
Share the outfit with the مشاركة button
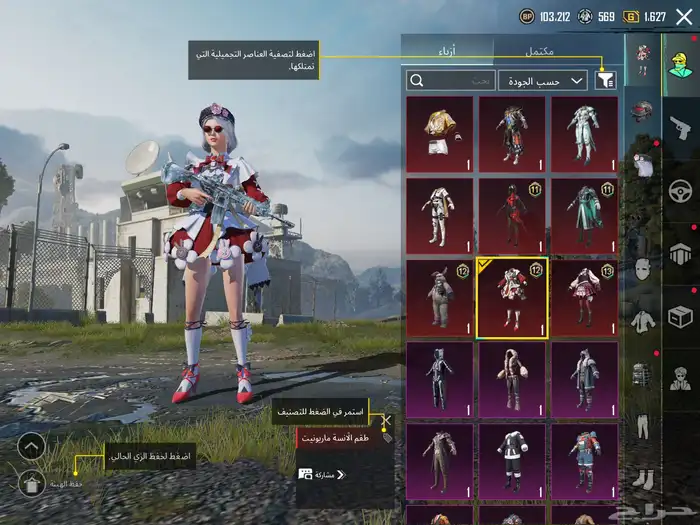coord(320,474)
